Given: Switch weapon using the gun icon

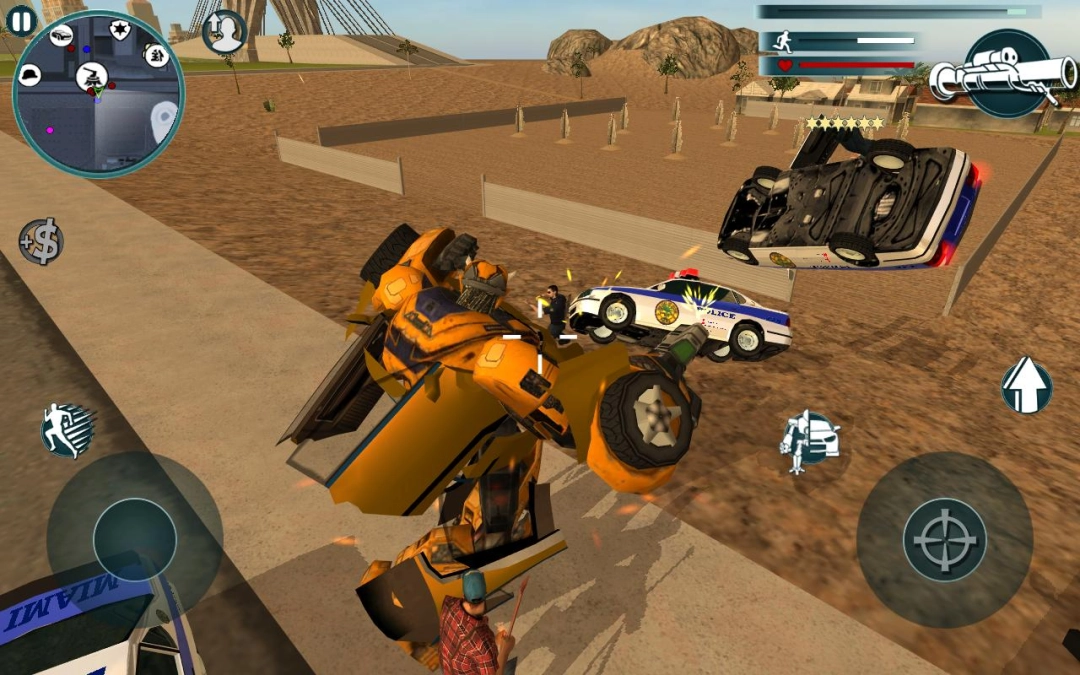Looking at the screenshot, I should click(x=1003, y=74).
